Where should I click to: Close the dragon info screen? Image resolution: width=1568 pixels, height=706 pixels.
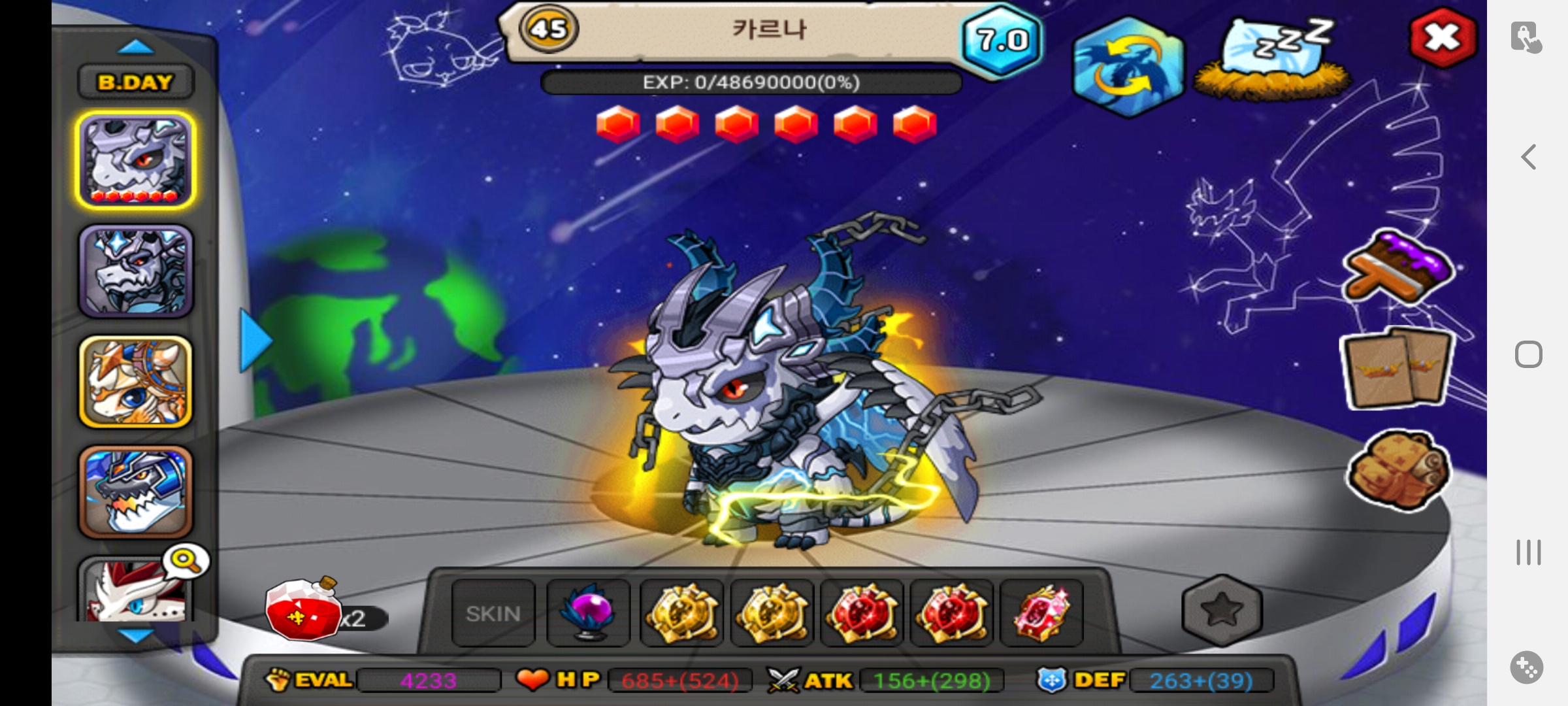(x=1443, y=37)
